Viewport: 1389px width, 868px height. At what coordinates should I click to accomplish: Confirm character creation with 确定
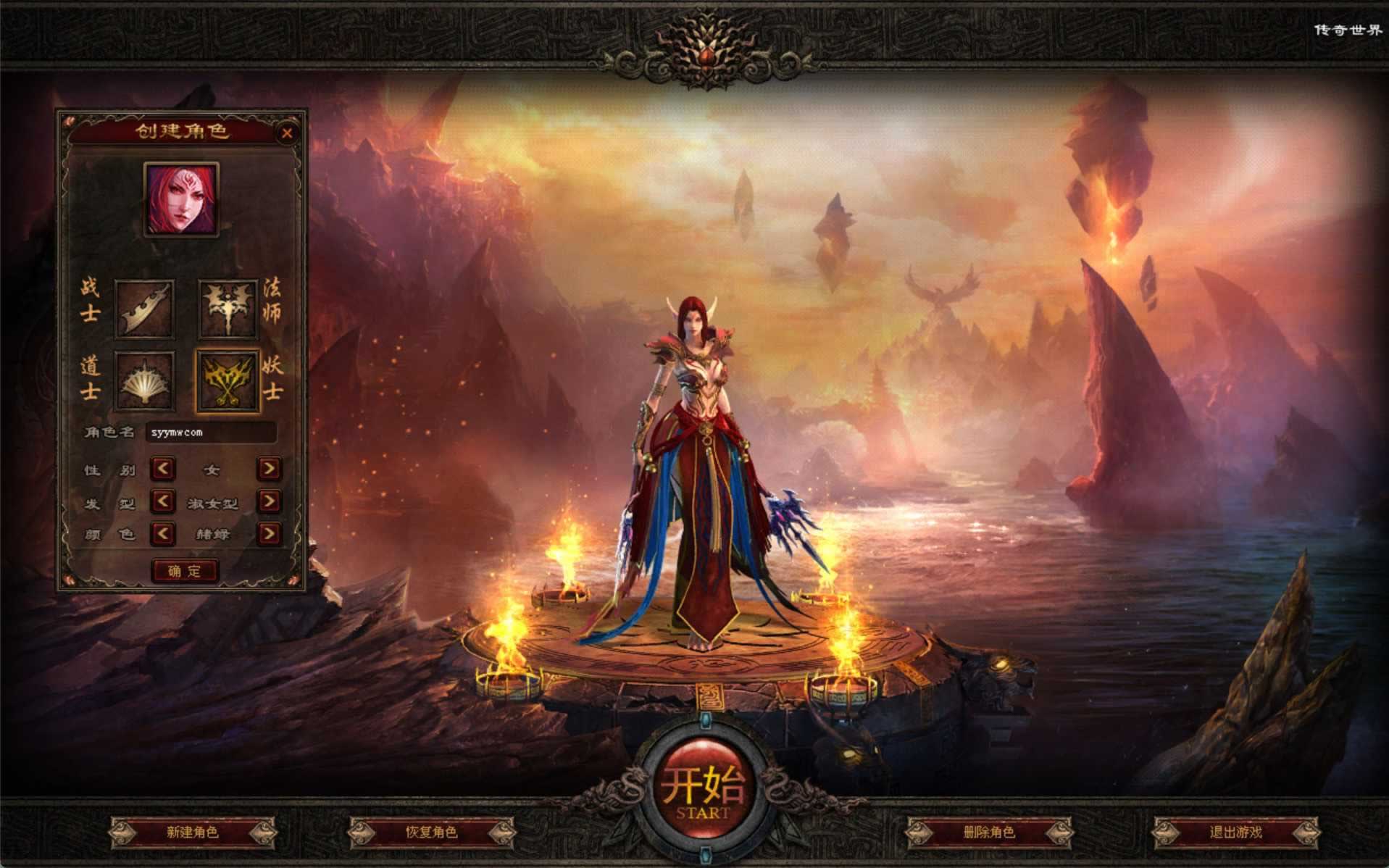(185, 571)
